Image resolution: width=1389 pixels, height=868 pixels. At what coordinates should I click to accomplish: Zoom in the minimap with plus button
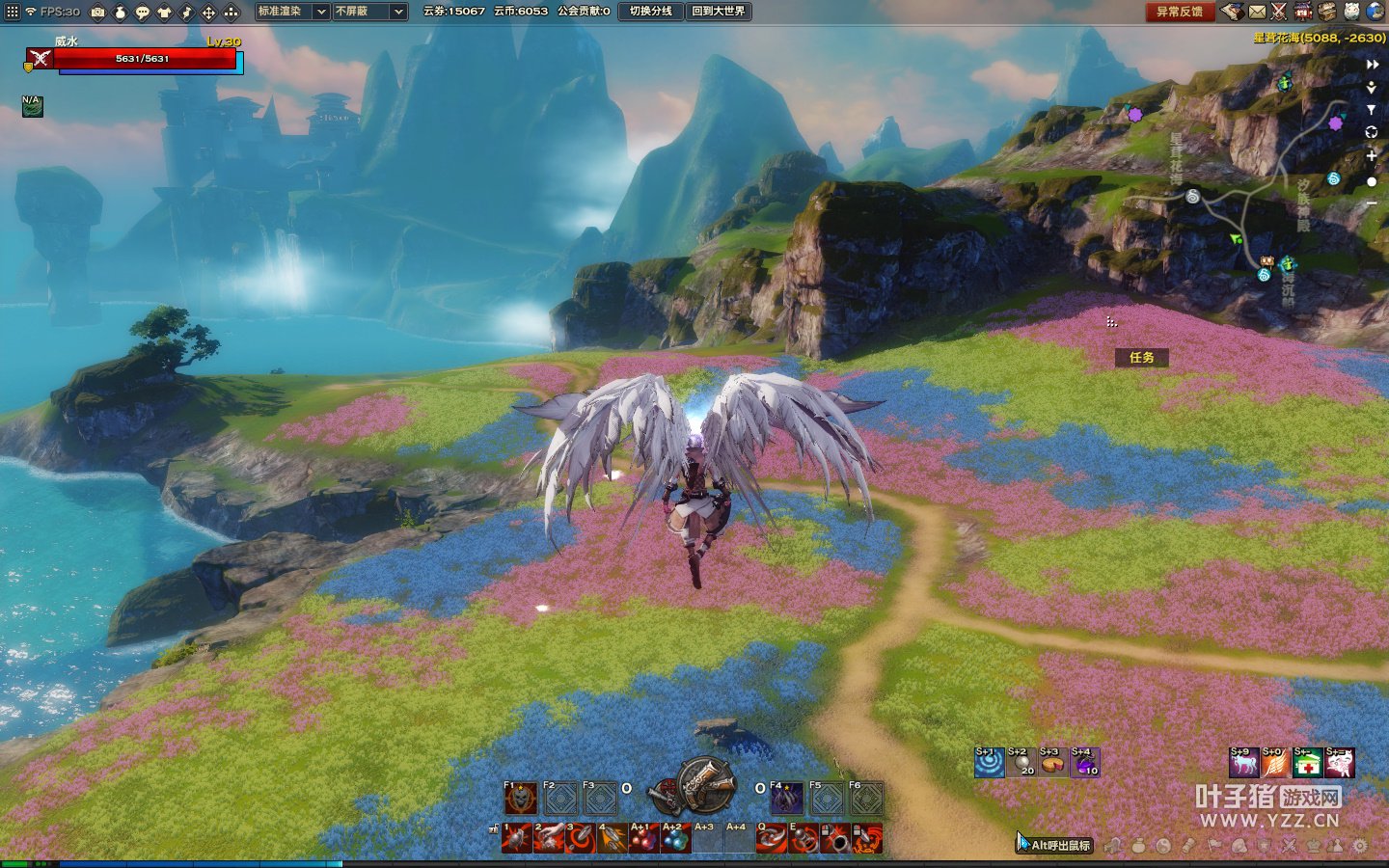coord(1372,155)
